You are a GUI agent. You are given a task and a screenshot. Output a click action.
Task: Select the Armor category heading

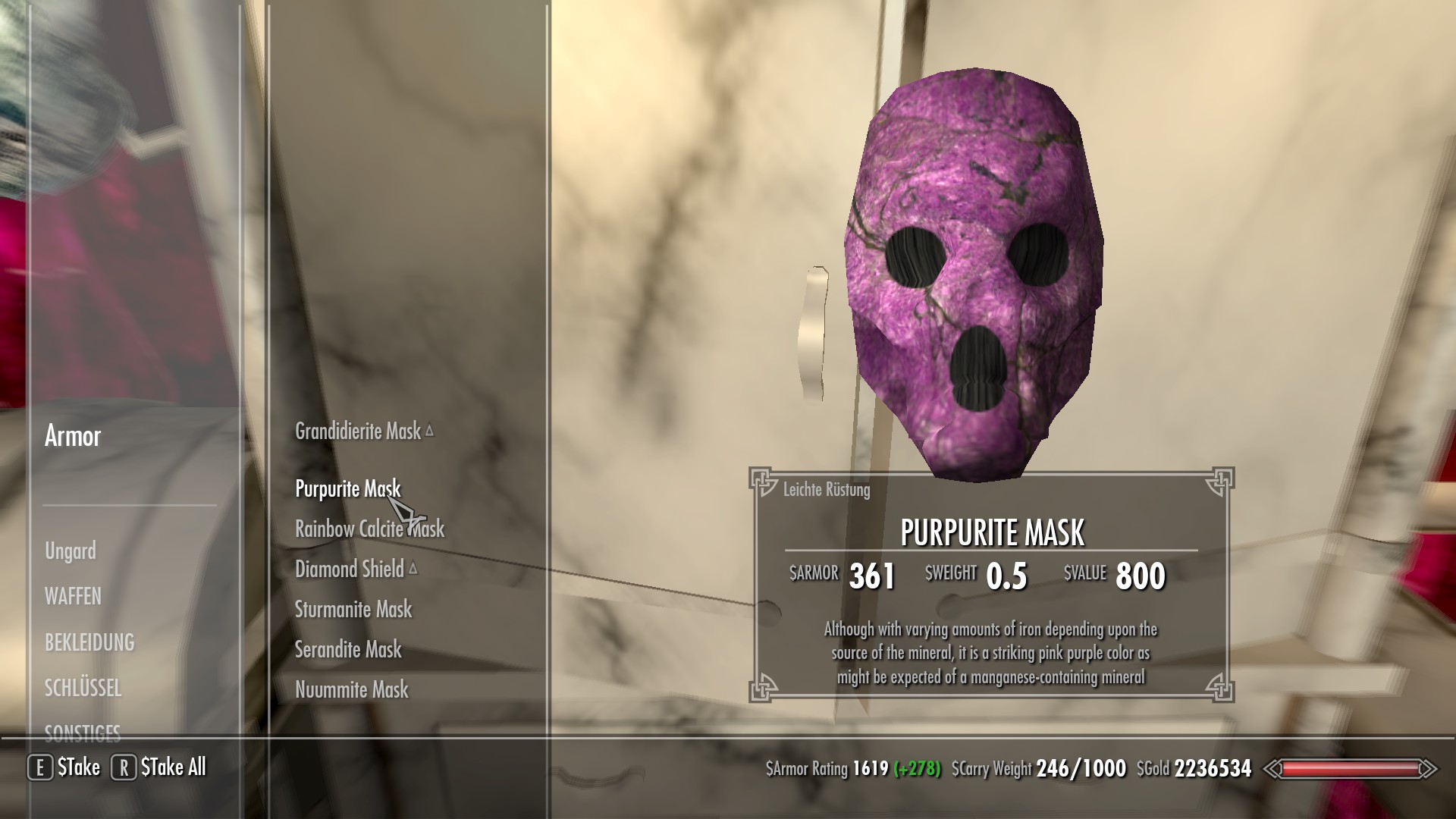point(73,436)
